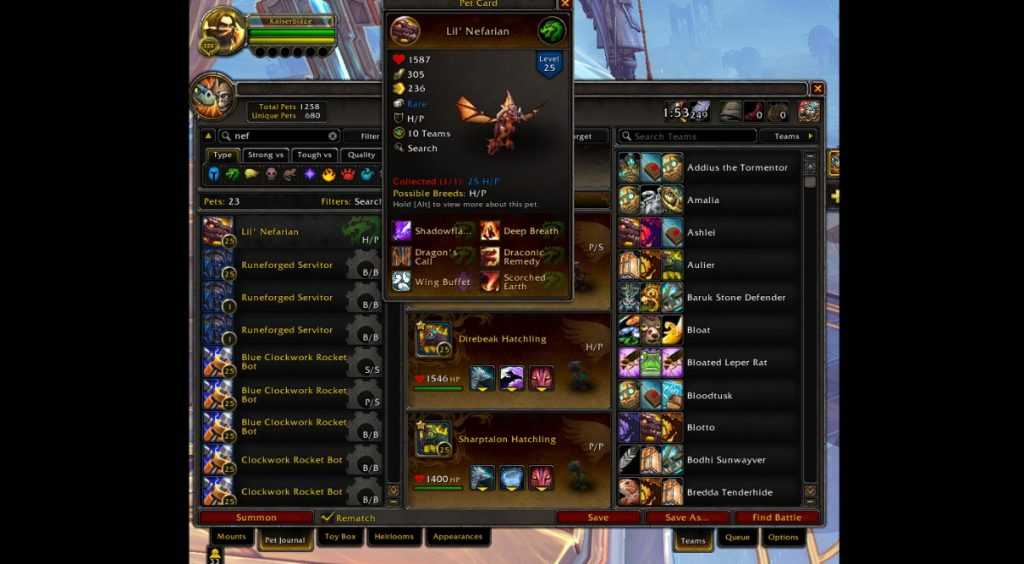Toggle the Rematch checkbox

(x=327, y=518)
